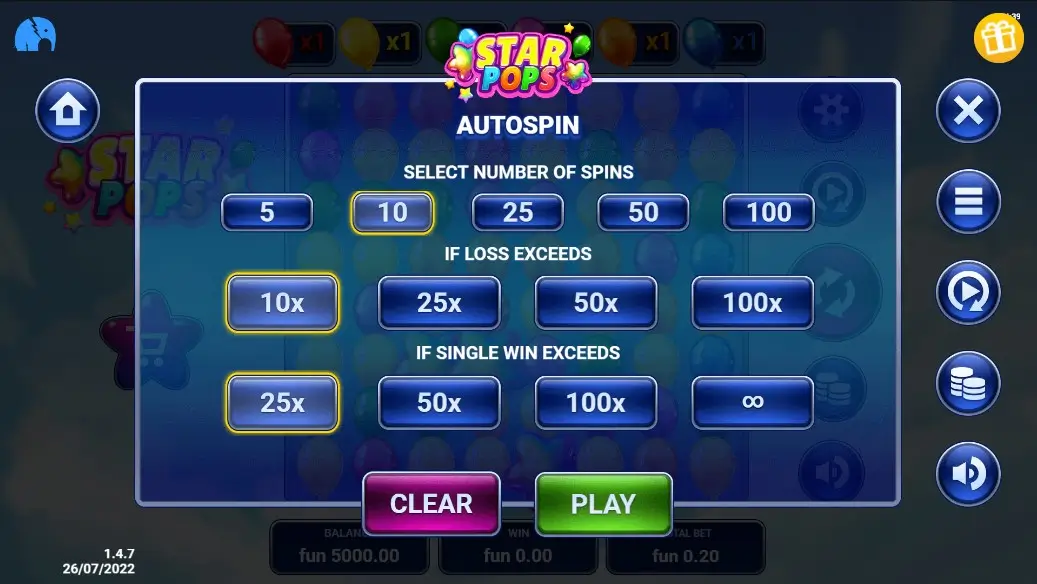Choose 25 as number of spins
1037x584 pixels.
[x=517, y=212]
